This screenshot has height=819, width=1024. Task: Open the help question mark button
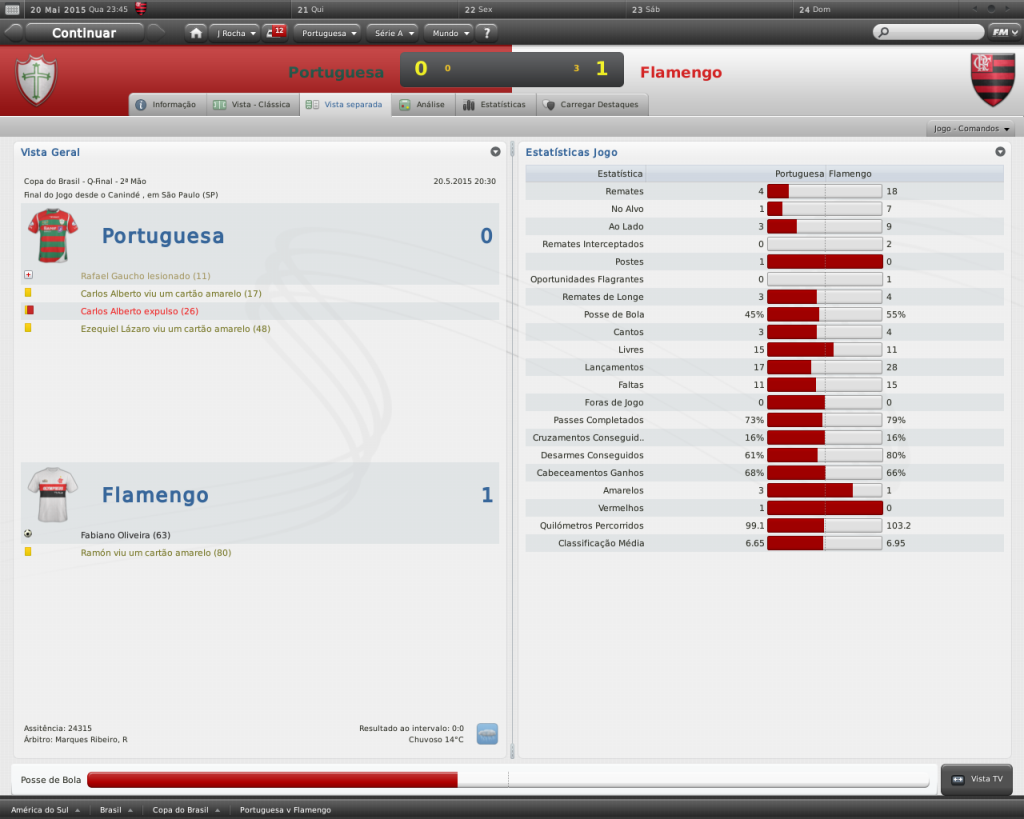click(x=488, y=33)
